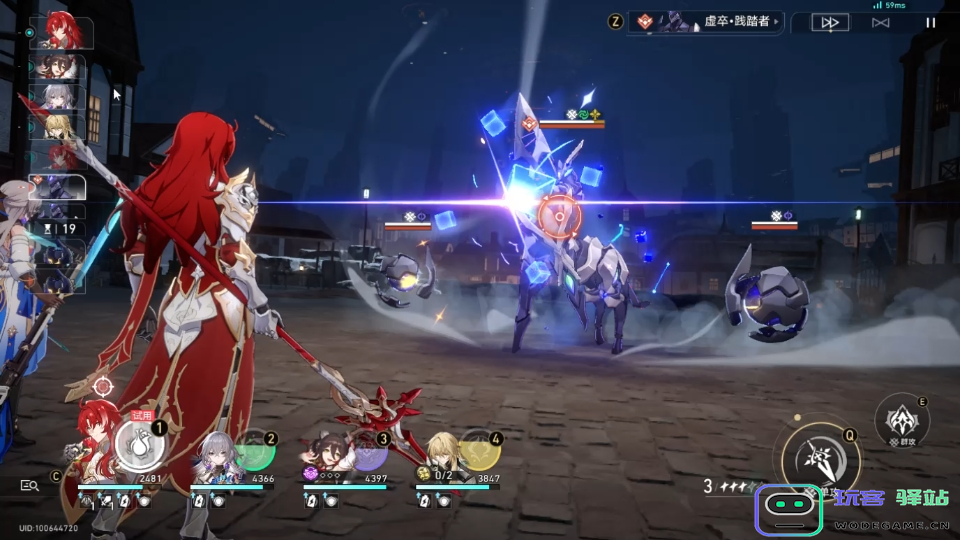The width and height of the screenshot is (960, 540).
Task: Pause the battle
Action: (931, 22)
